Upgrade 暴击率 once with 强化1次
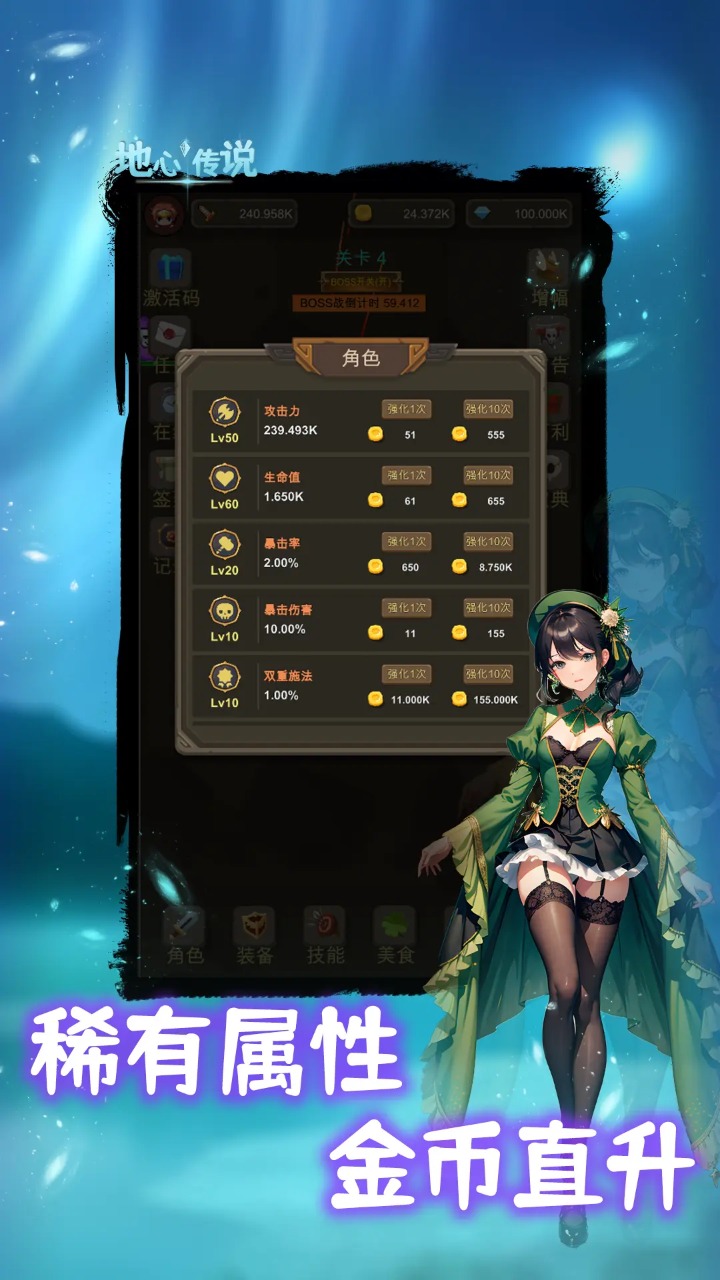 (406, 541)
